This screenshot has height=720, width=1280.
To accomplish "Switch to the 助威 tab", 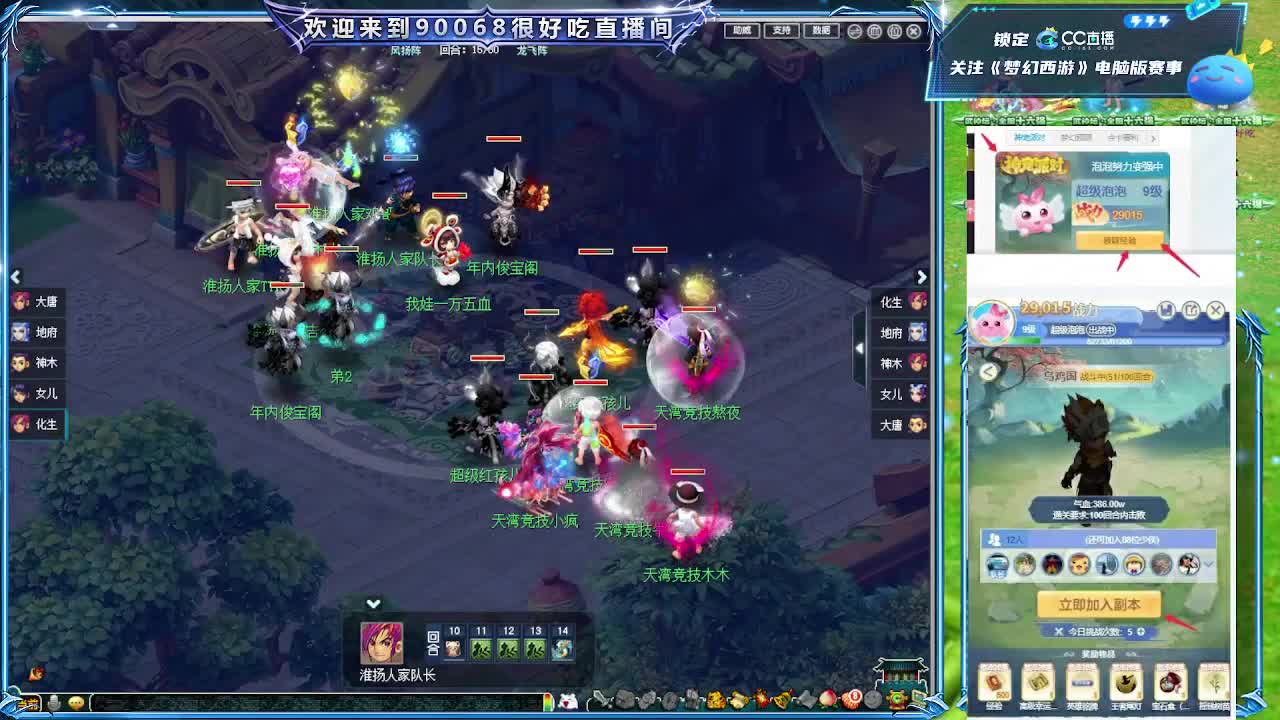I will point(742,30).
